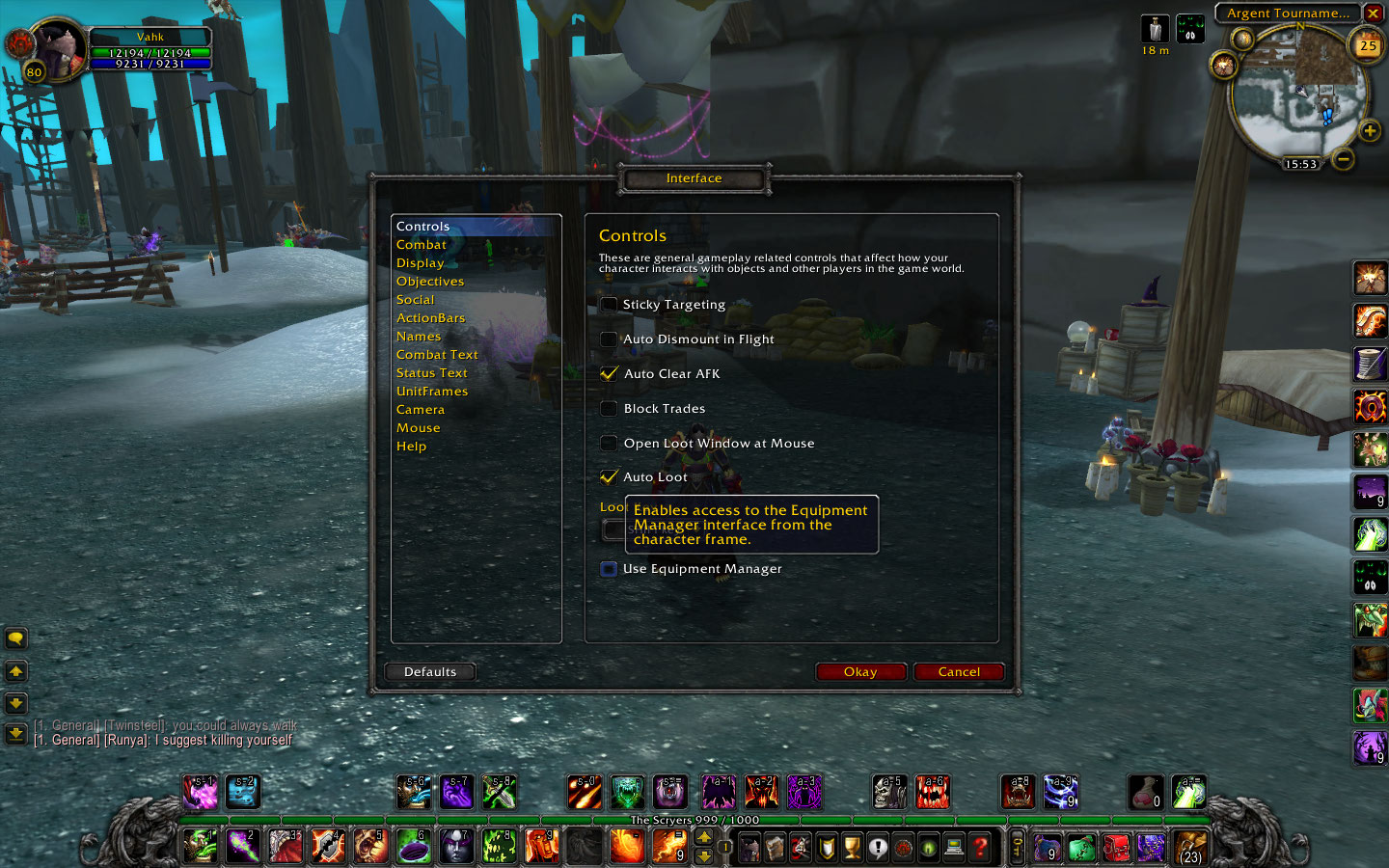This screenshot has width=1389, height=868.
Task: Zoom in the minimap with plus button
Action: [1369, 130]
